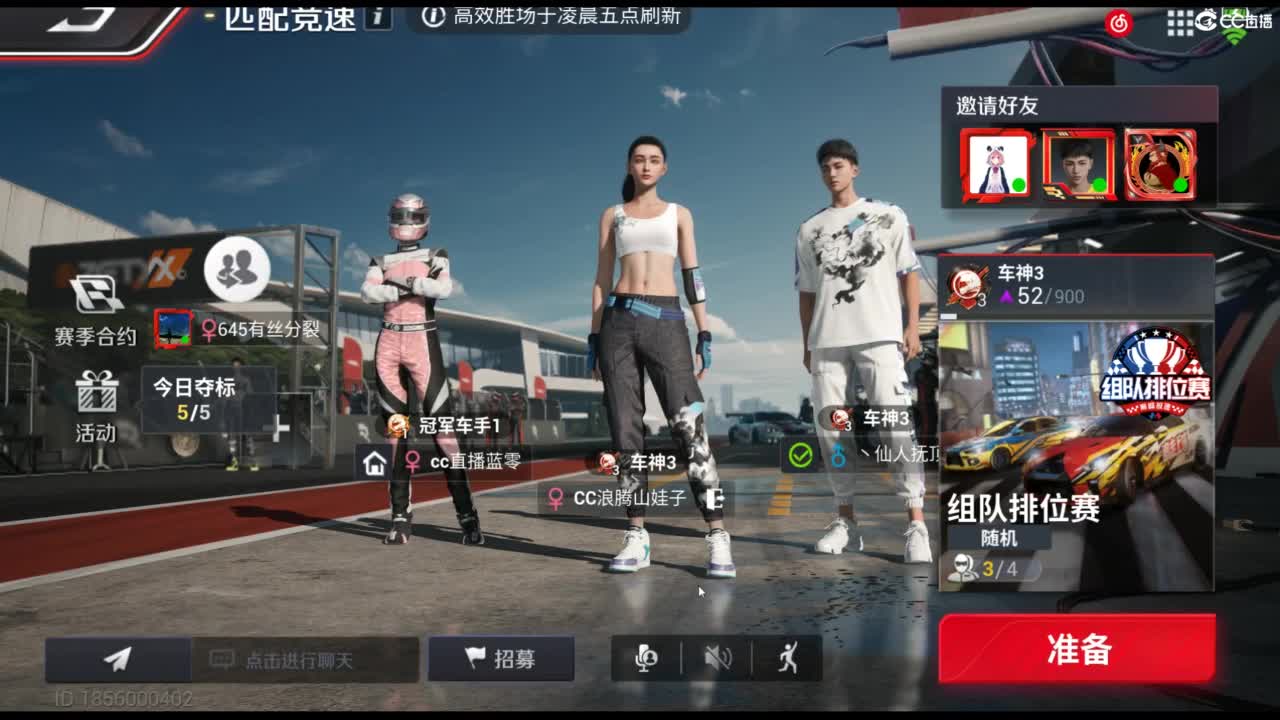Click the green ready checkmark near 仙人抚顶
The height and width of the screenshot is (720, 1280).
pos(797,455)
